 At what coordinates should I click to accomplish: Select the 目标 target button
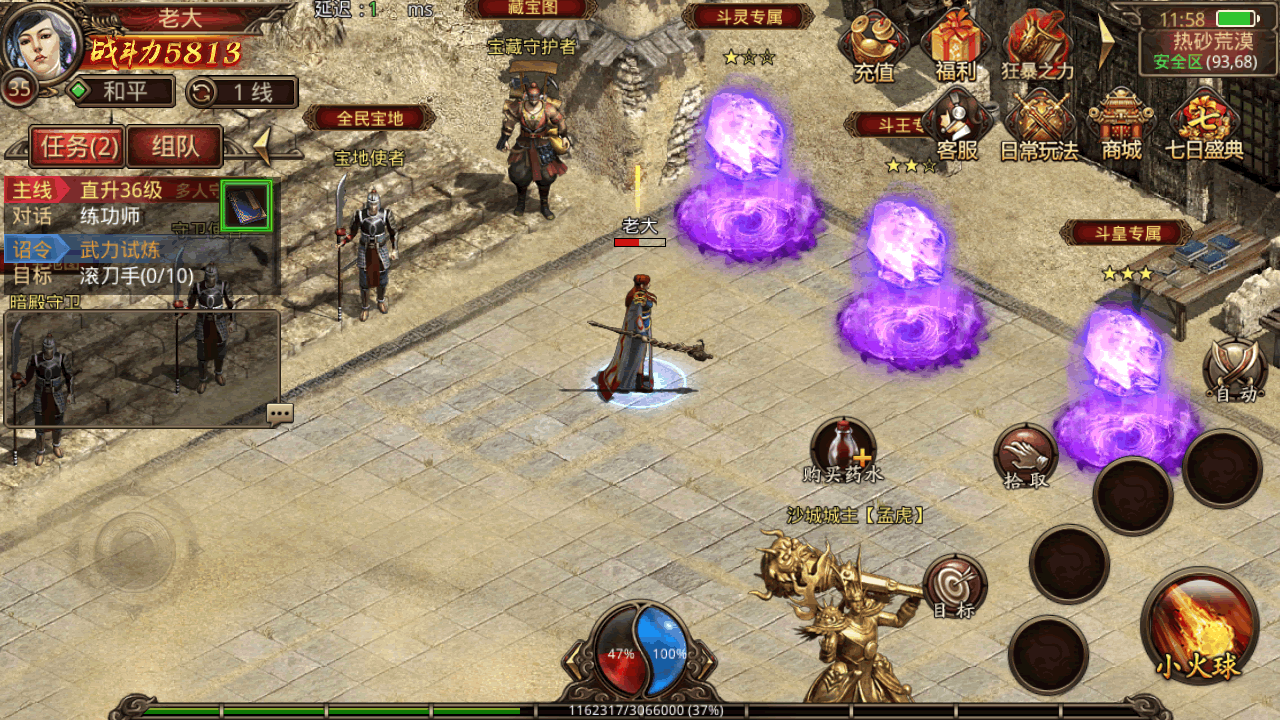click(x=954, y=585)
